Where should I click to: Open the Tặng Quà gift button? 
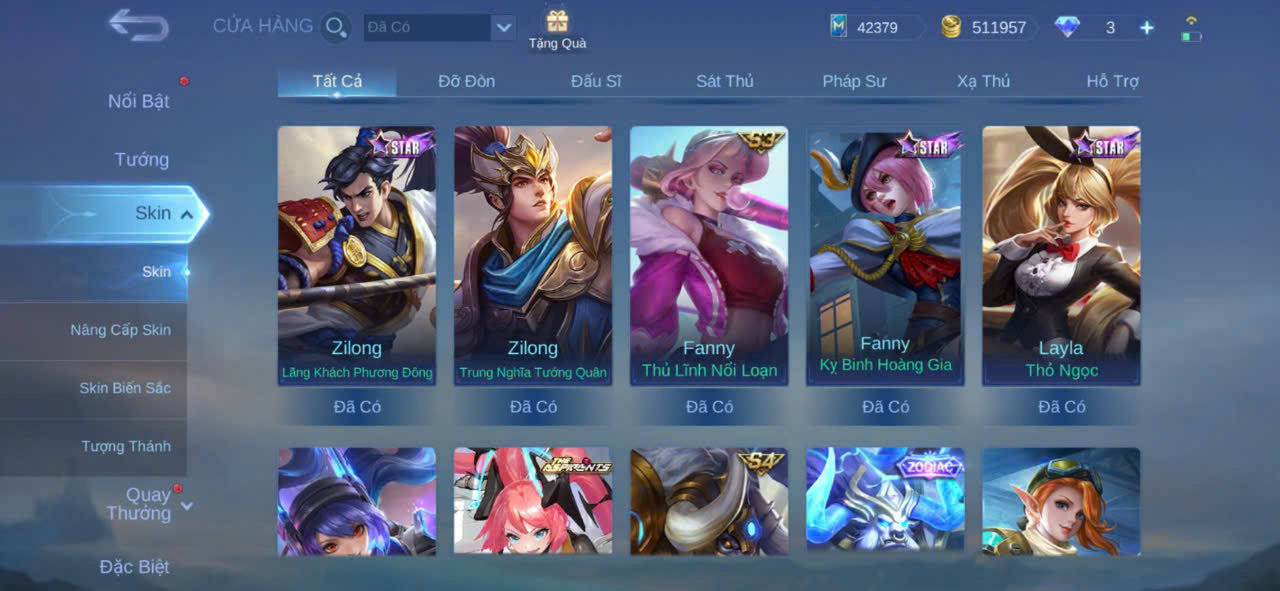[x=557, y=28]
